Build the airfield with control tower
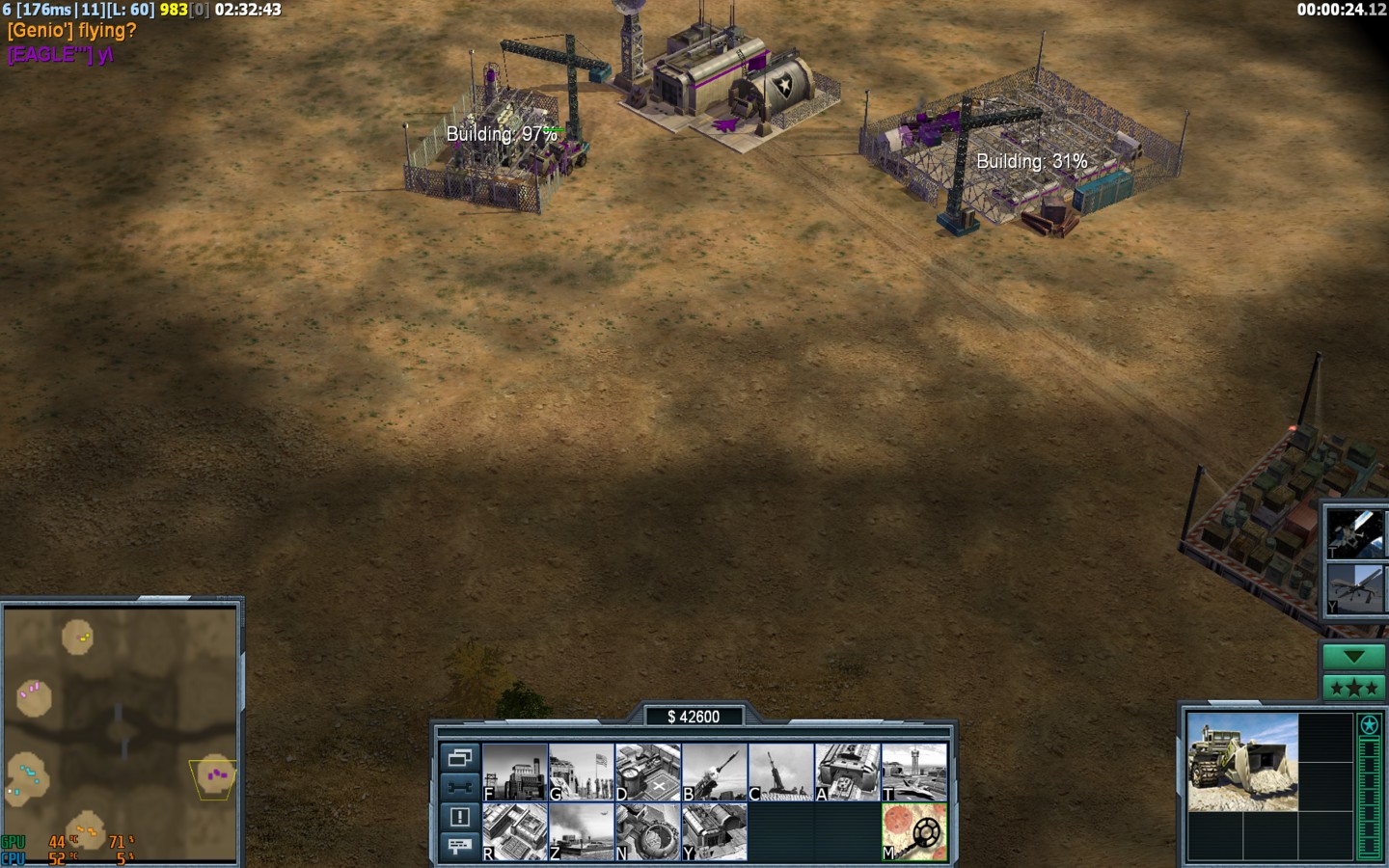The width and height of the screenshot is (1389, 868). point(914,773)
